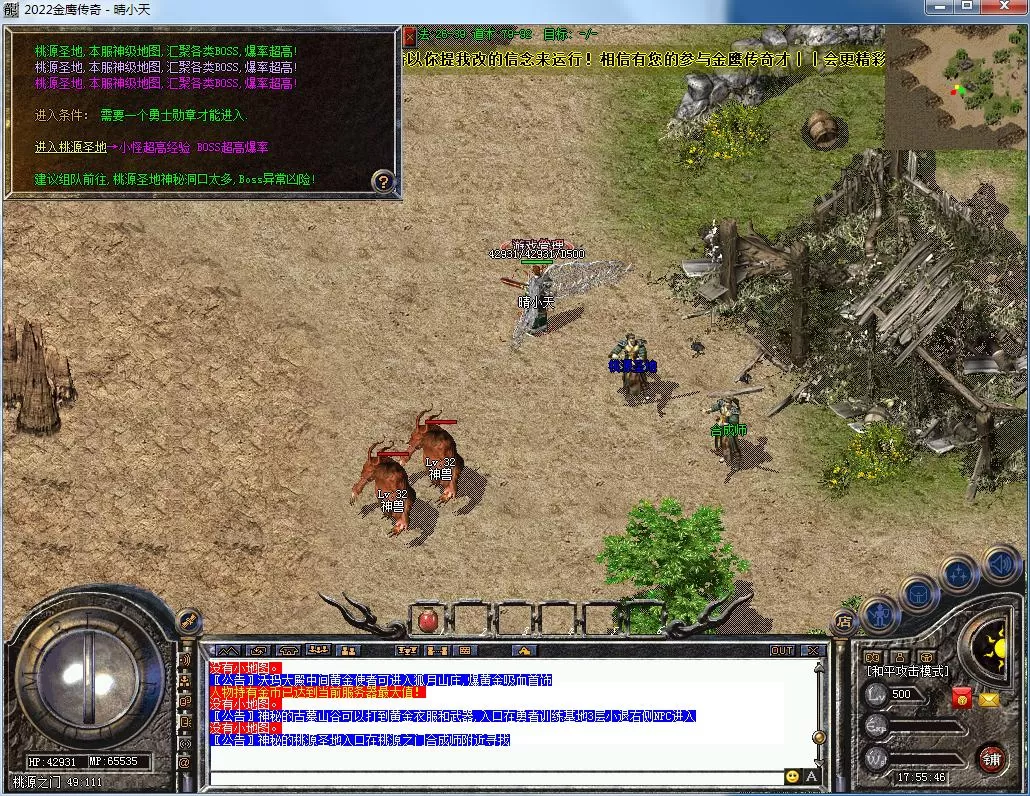Open the skills sparkle round icon

[x=959, y=574]
